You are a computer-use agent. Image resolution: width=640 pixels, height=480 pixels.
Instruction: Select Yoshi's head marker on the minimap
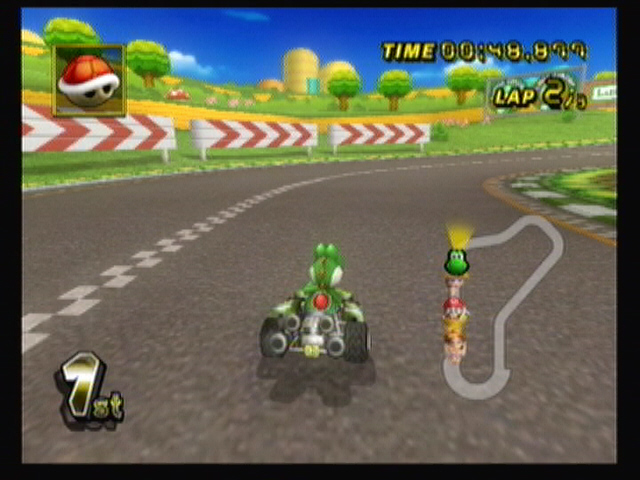456,263
